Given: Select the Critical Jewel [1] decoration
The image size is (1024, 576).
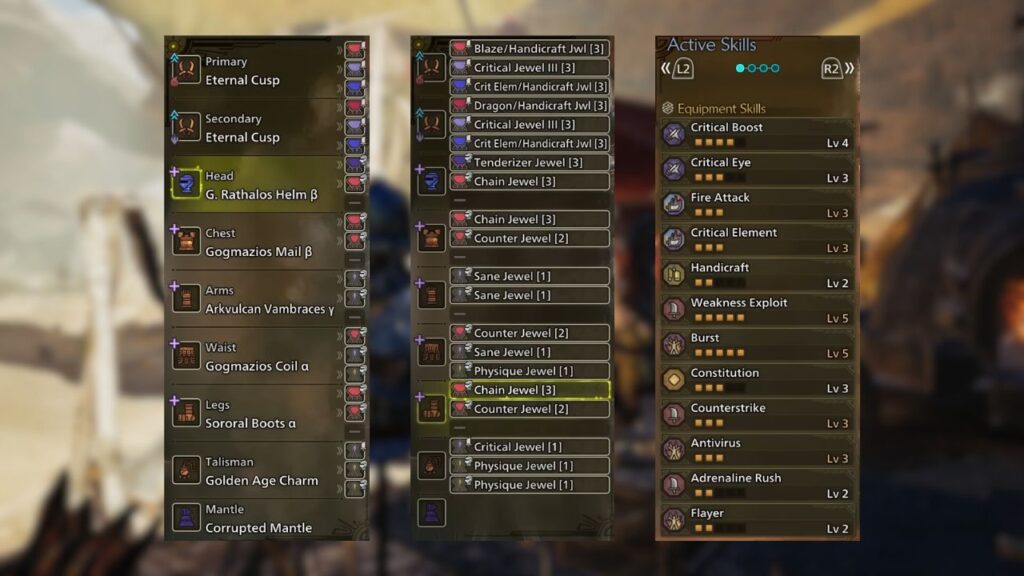Looking at the screenshot, I should click(x=529, y=447).
